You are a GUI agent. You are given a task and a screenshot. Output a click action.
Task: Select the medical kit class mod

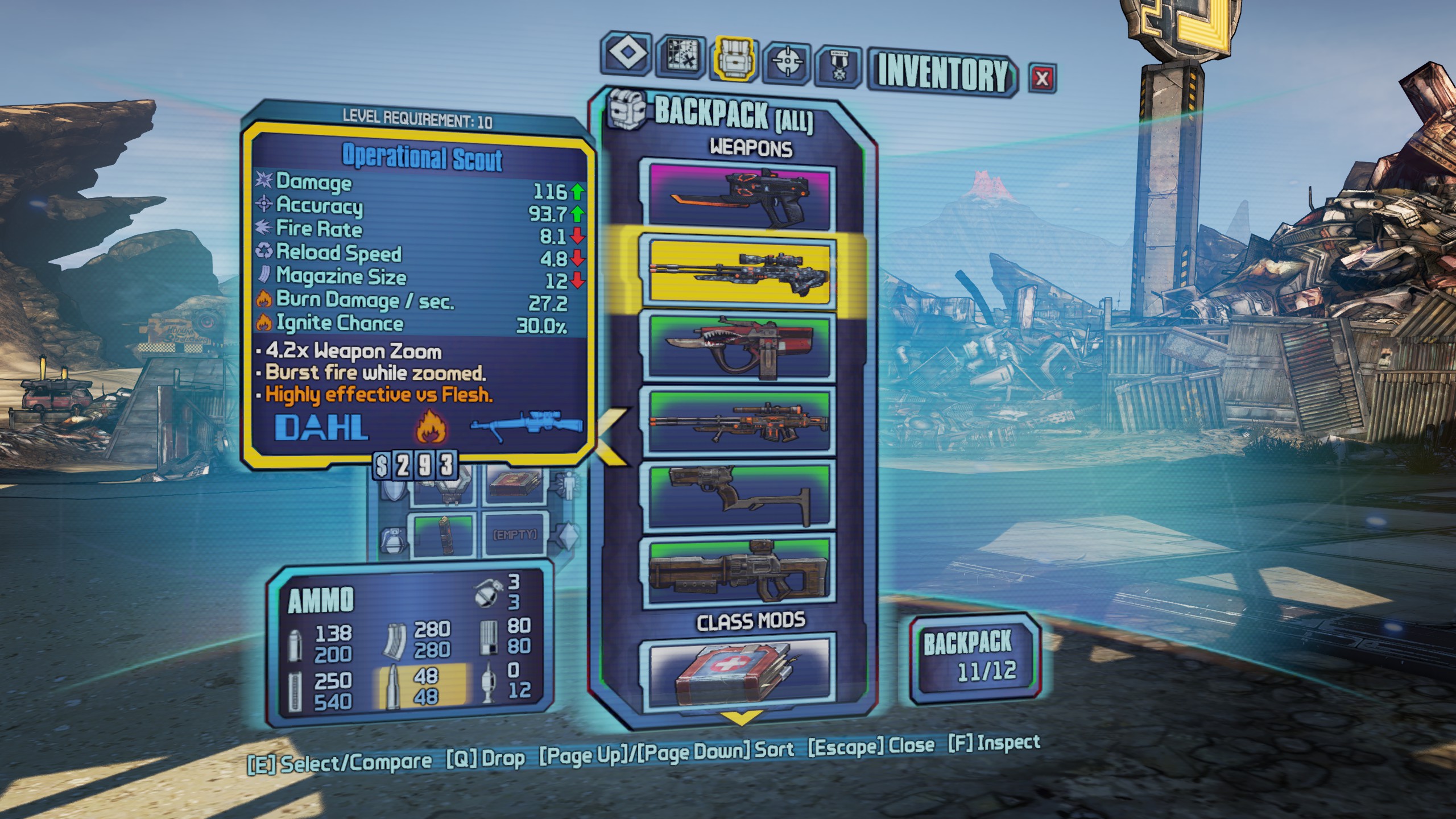(x=739, y=670)
